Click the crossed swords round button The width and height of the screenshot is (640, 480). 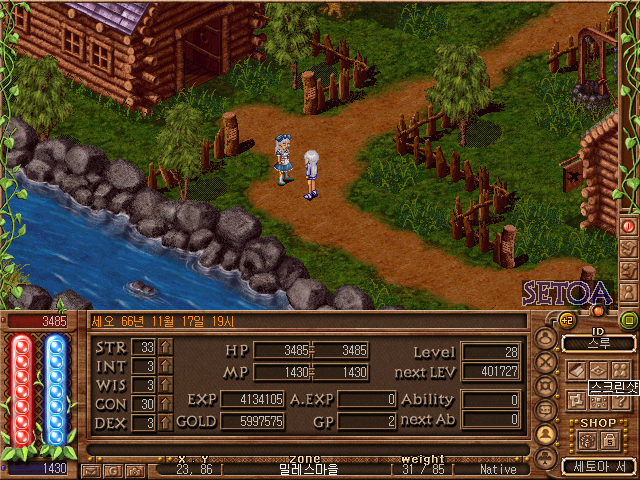546,363
